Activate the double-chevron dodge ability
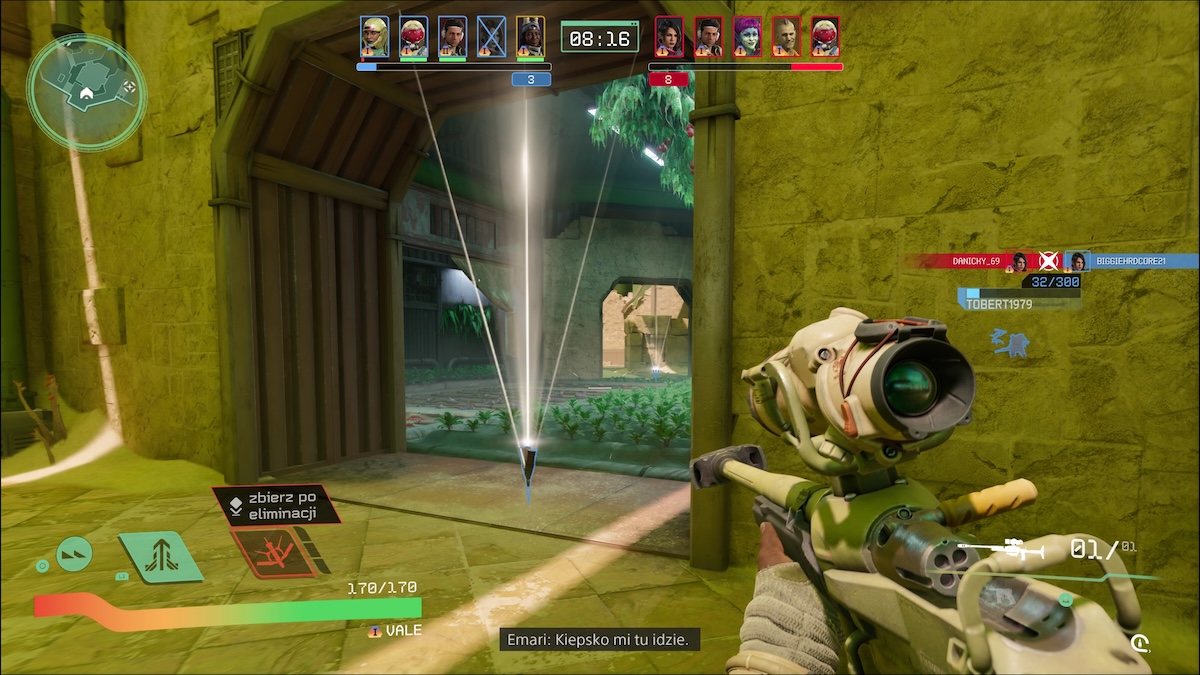1200x675 pixels. pyautogui.click(x=74, y=554)
